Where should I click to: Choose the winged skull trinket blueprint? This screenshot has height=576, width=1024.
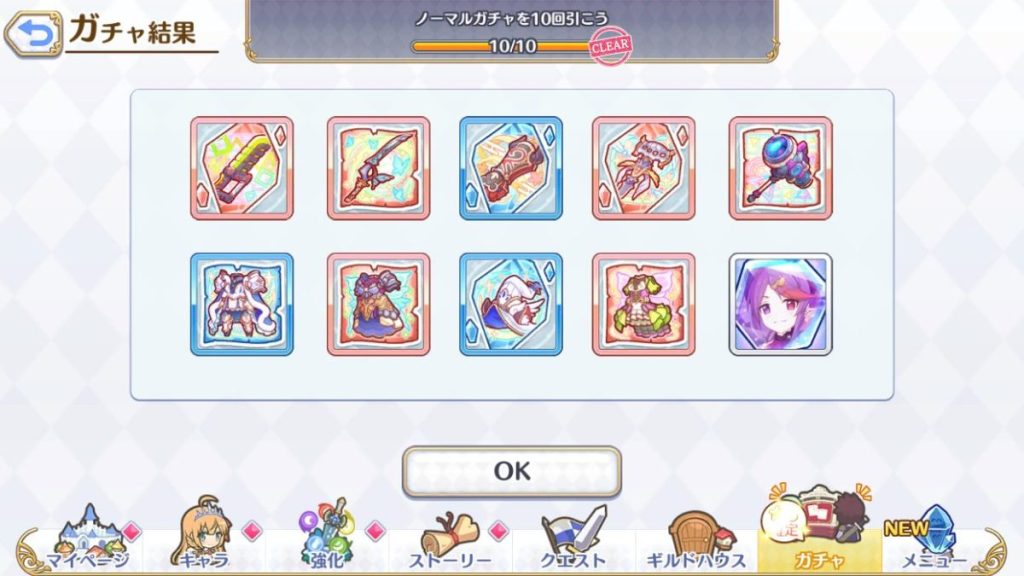643,168
